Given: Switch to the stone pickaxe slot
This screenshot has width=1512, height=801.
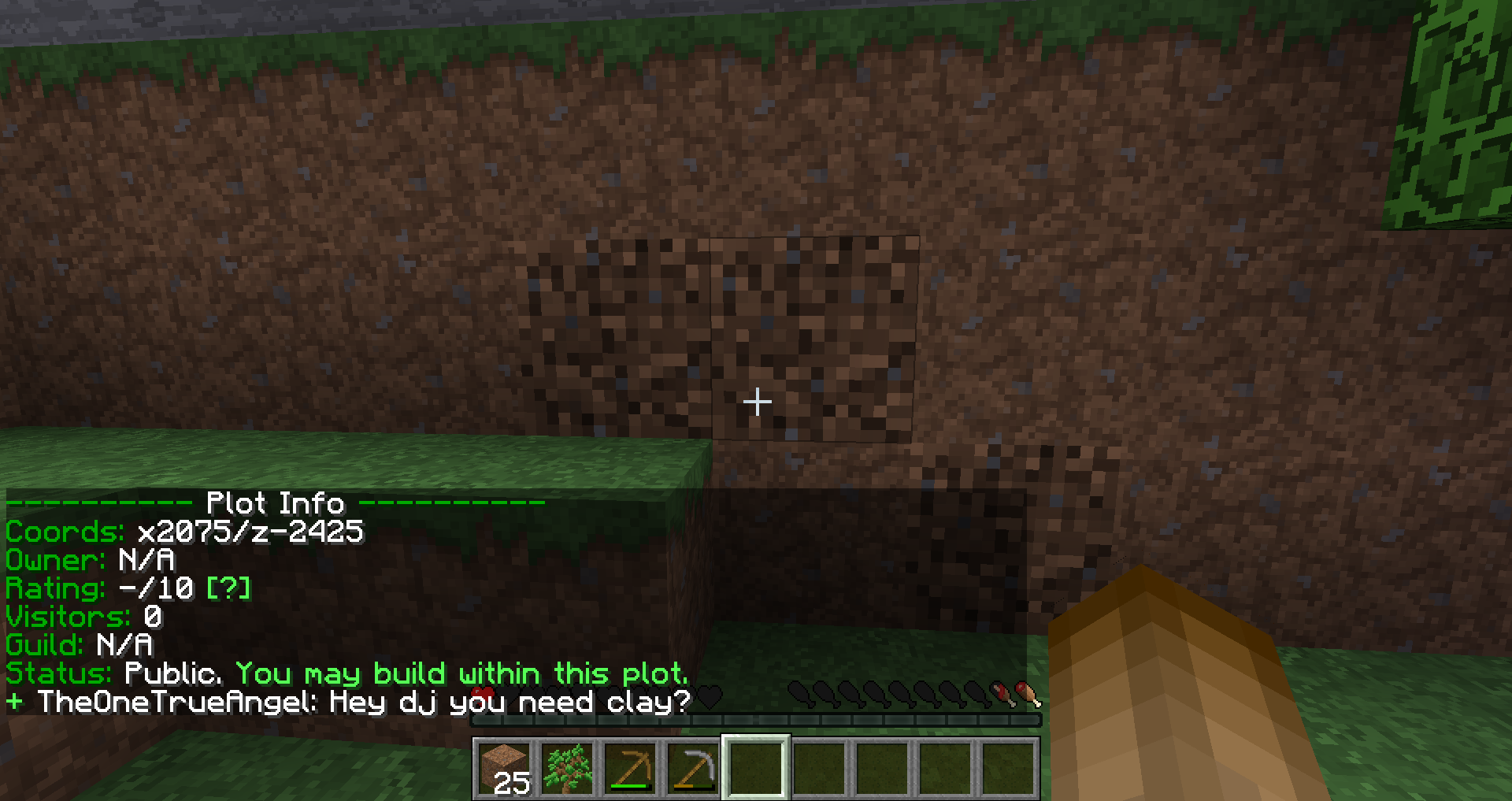Looking at the screenshot, I should click(x=693, y=767).
